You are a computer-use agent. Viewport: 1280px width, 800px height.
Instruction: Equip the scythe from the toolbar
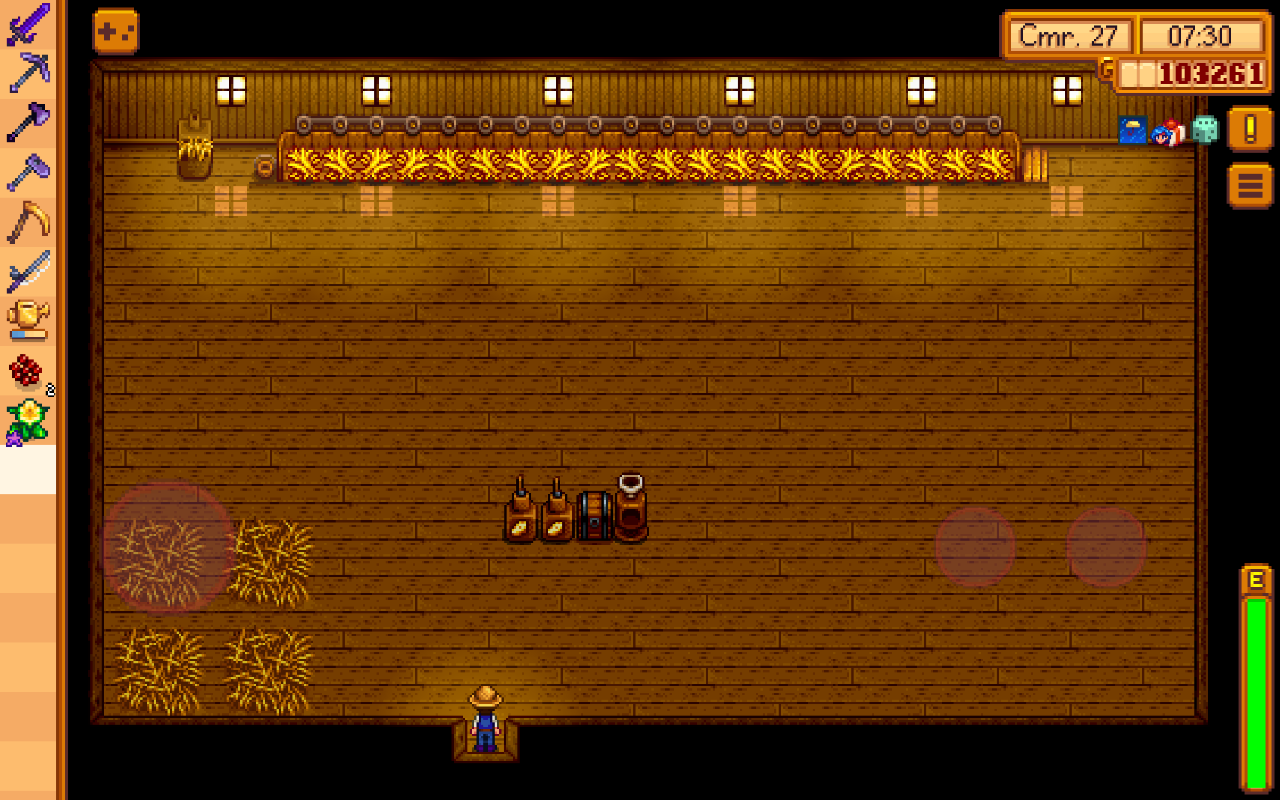[x=28, y=222]
